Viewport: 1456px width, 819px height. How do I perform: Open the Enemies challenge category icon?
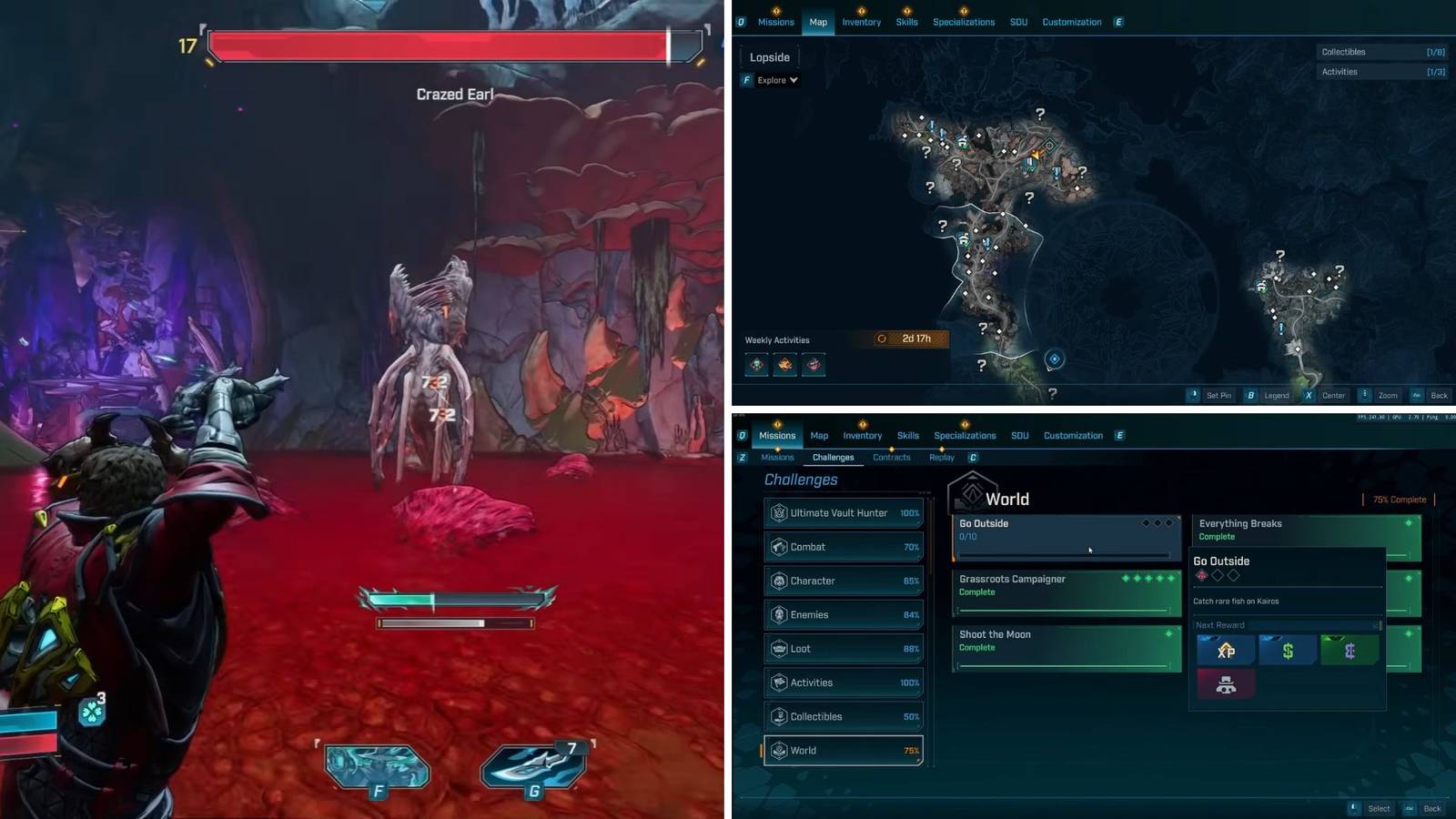pos(781,614)
